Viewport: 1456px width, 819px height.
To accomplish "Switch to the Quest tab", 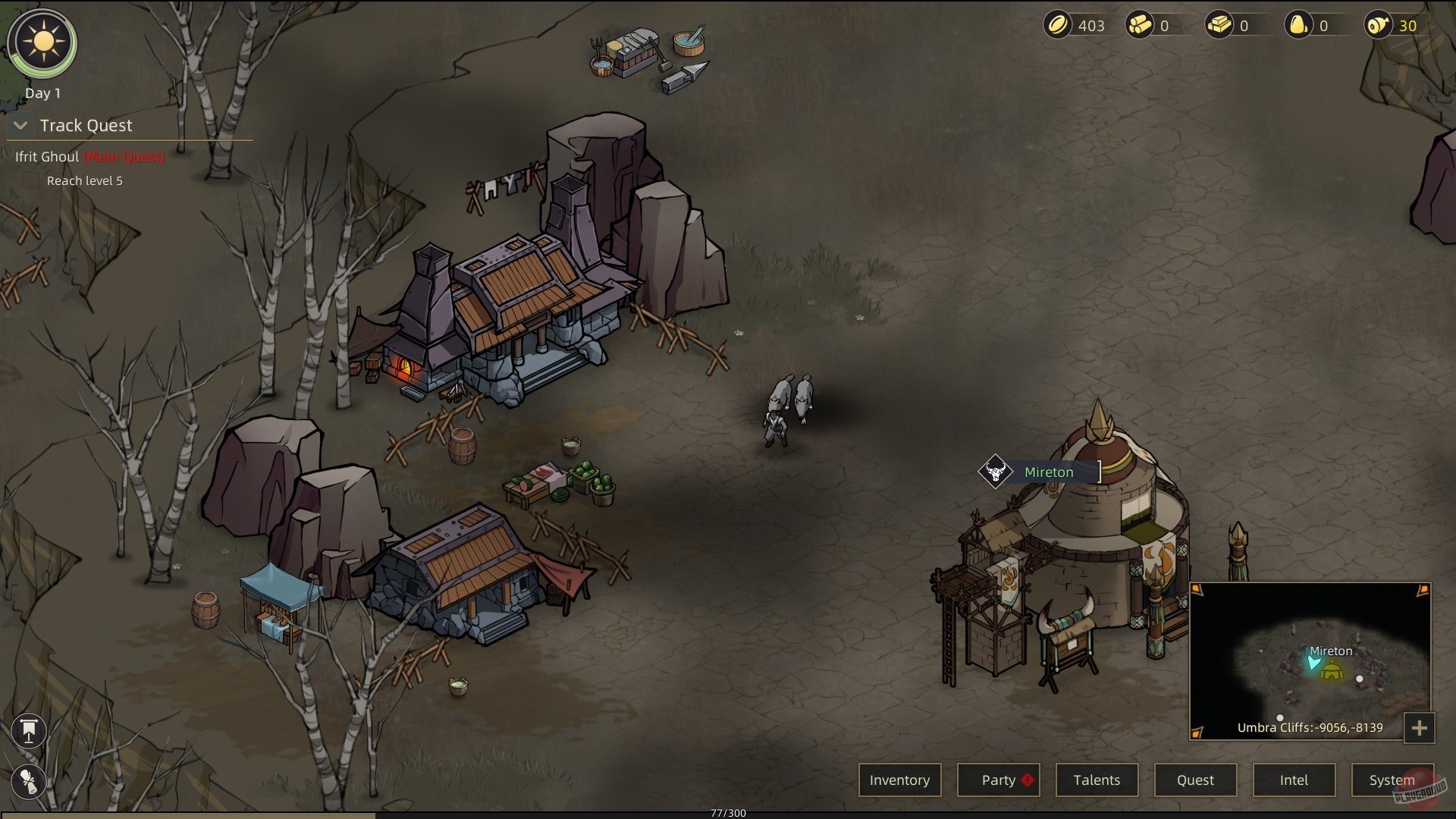I will [1195, 780].
